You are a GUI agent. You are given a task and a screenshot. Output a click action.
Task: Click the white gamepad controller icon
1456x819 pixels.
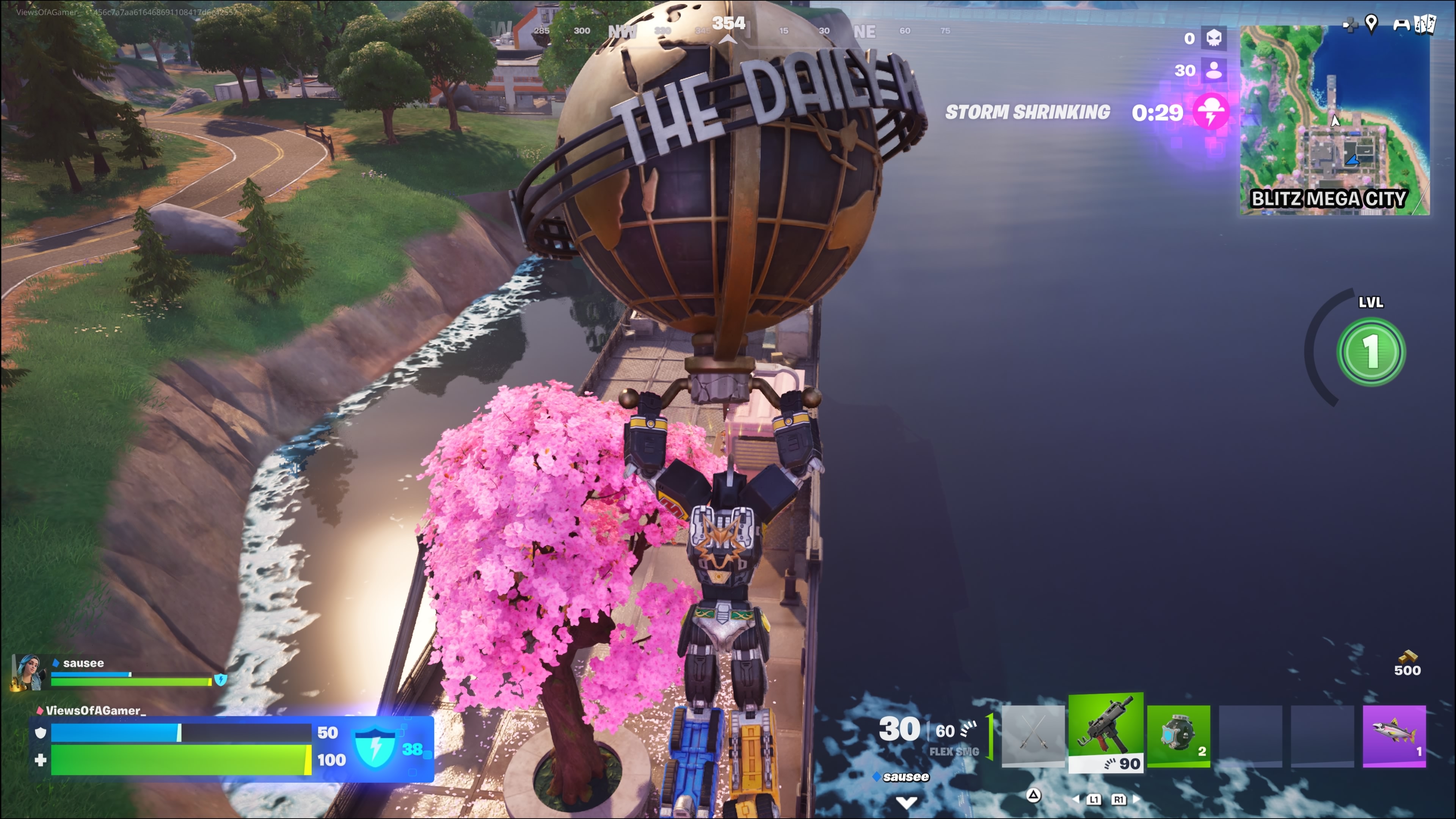point(1401,24)
